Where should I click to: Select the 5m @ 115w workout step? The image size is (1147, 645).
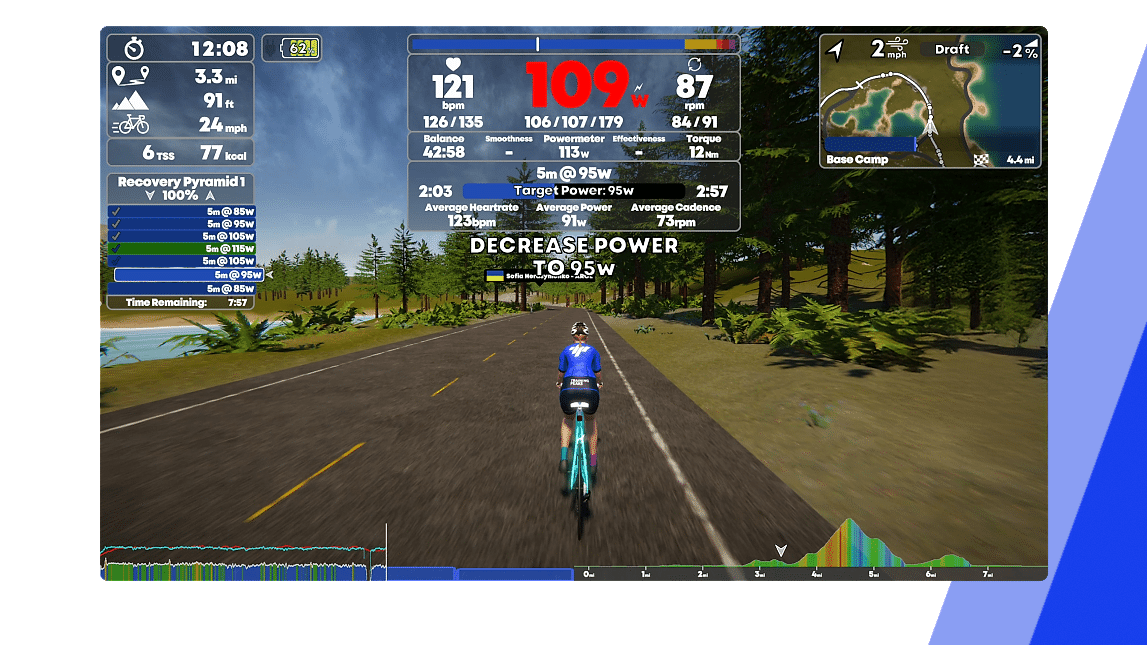click(182, 248)
